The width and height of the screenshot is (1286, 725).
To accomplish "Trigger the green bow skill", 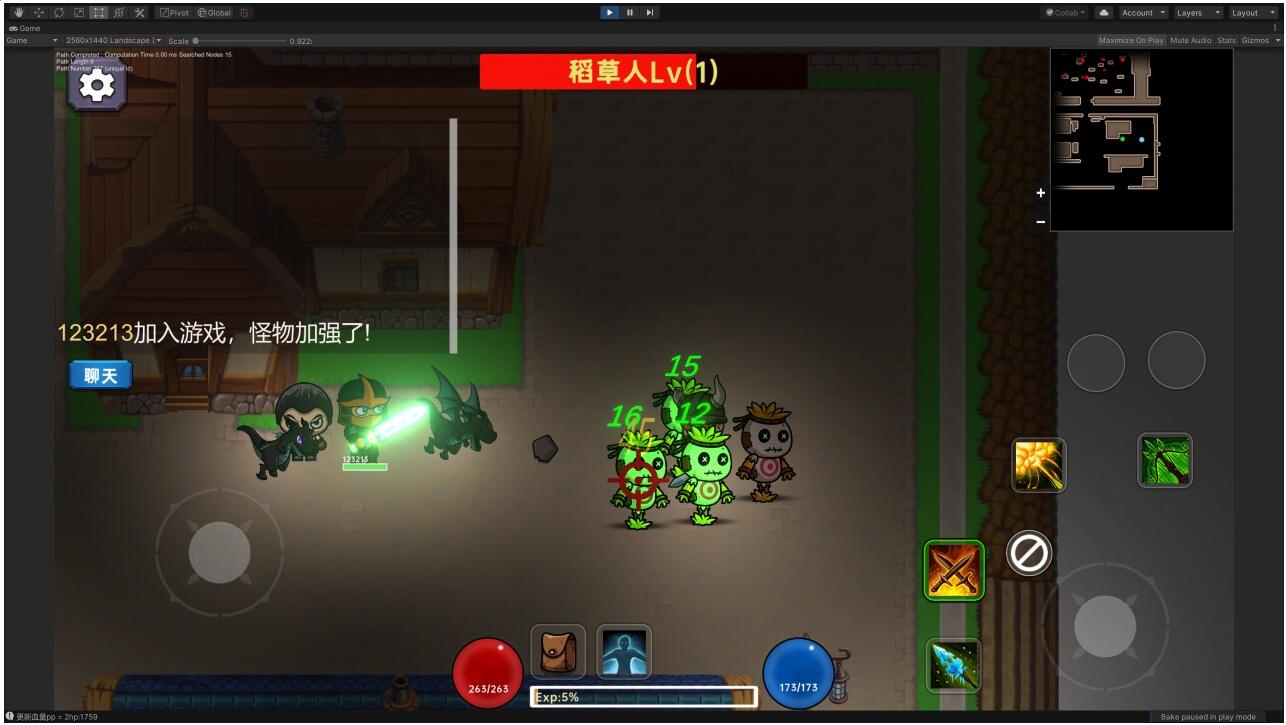I will click(1165, 460).
